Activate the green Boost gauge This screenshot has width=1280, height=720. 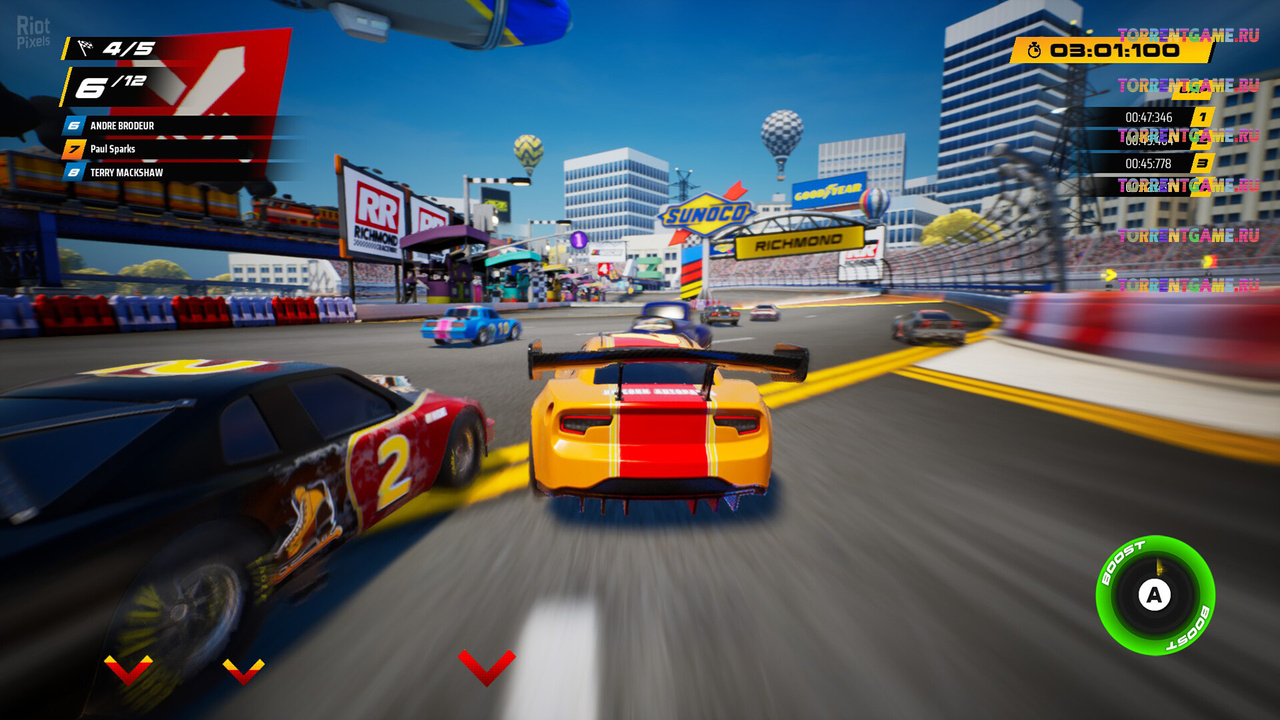tap(1155, 595)
